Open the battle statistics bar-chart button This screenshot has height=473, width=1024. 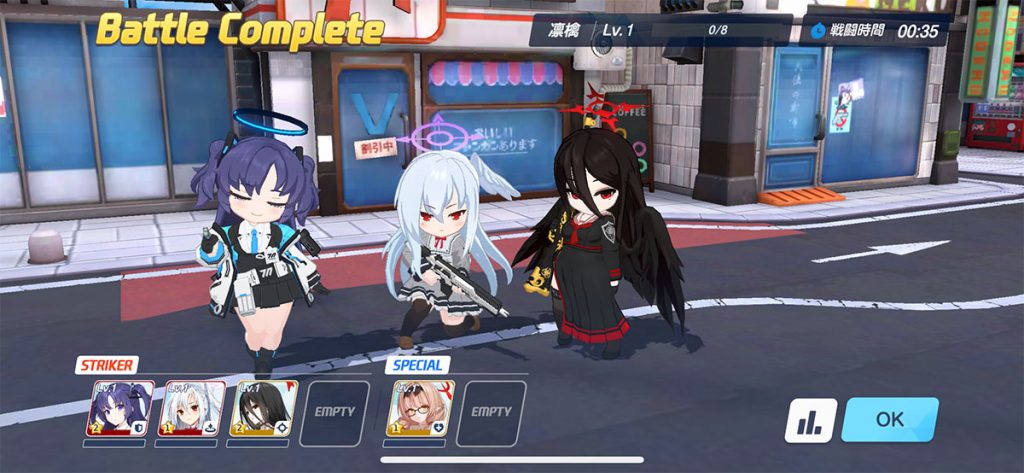pyautogui.click(x=810, y=421)
